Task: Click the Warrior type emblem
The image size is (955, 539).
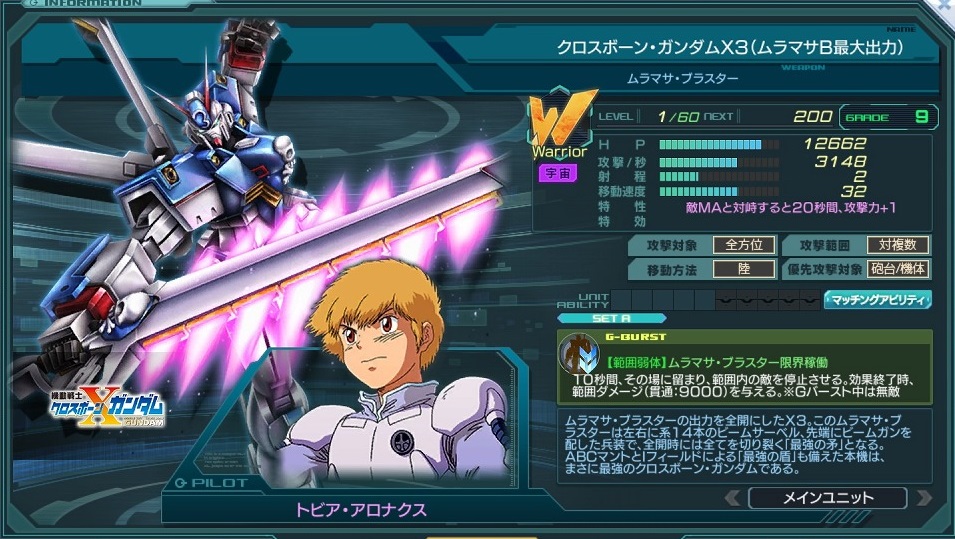Action: (x=566, y=125)
